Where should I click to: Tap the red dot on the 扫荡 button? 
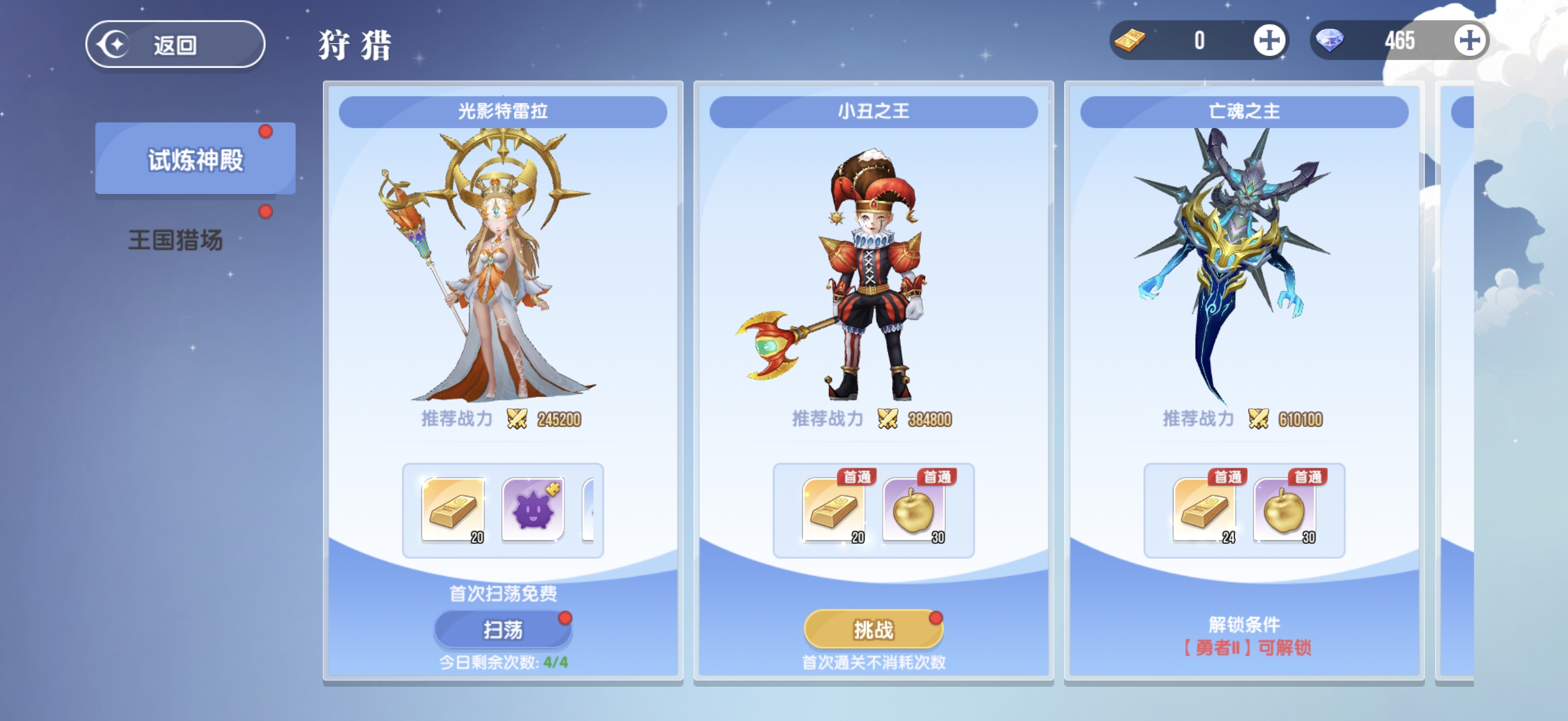pos(565,619)
